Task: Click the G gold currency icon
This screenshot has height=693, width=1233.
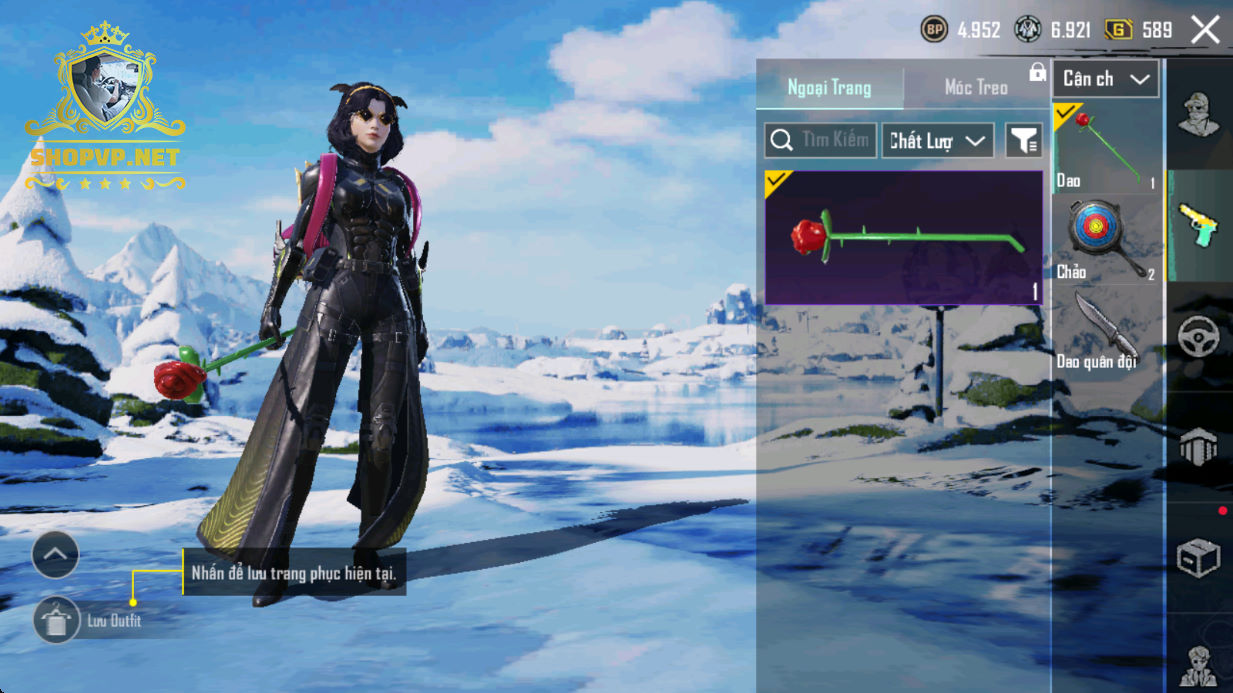Action: click(1118, 30)
